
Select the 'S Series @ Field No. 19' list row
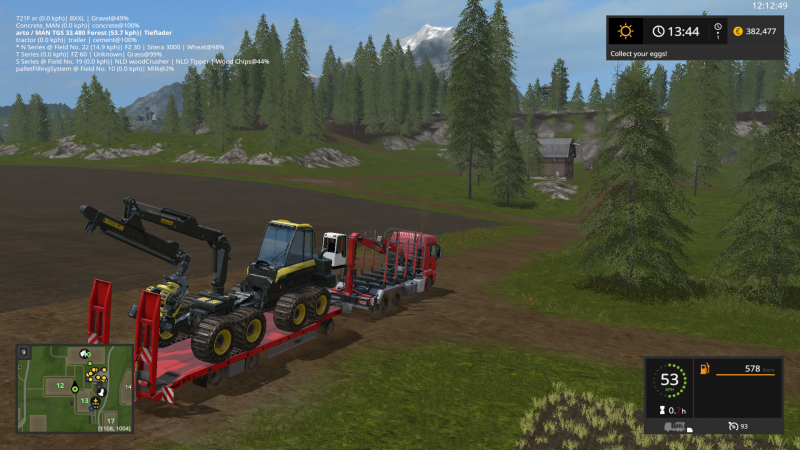click(142, 61)
